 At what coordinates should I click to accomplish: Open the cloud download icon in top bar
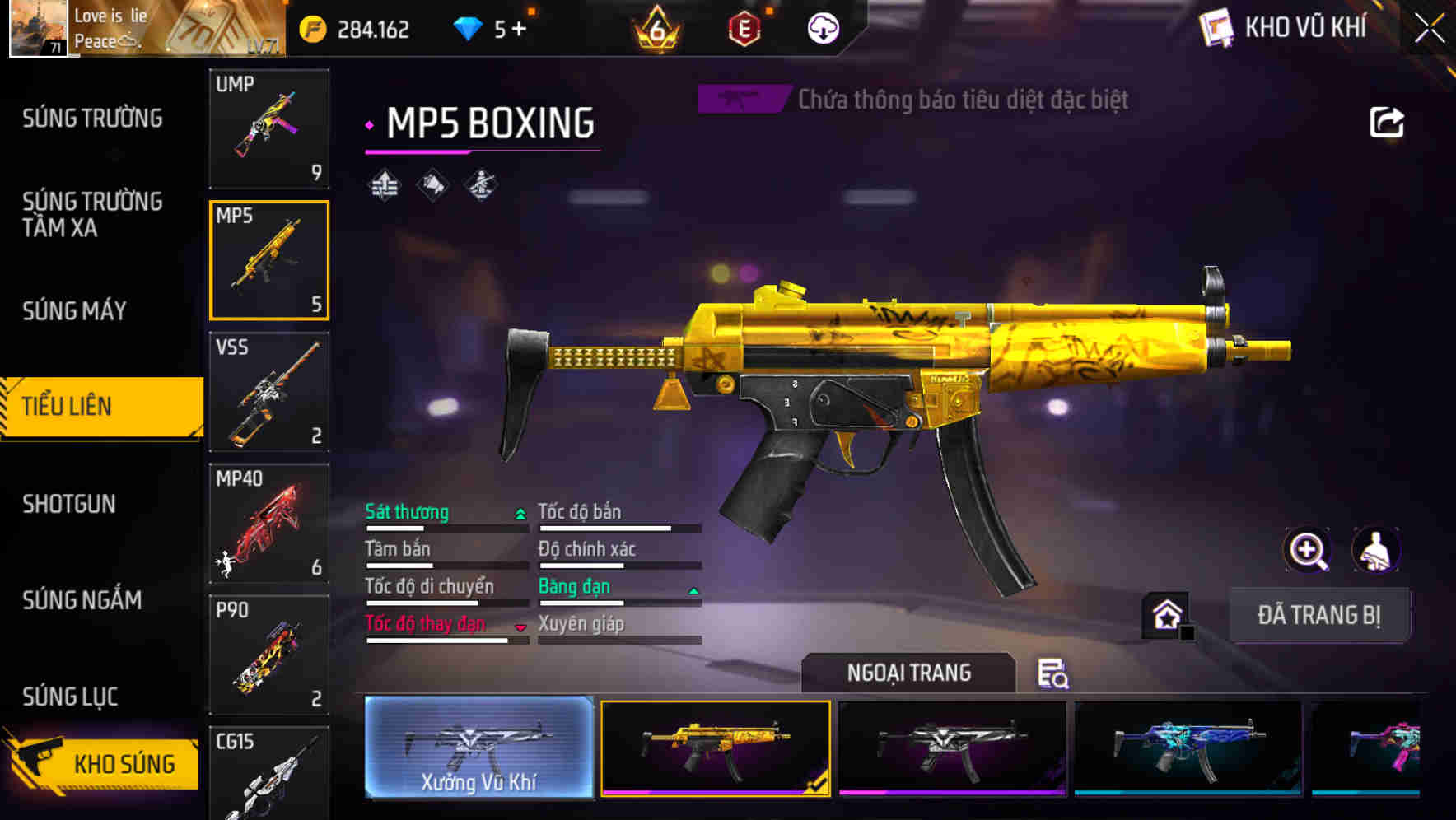822,27
